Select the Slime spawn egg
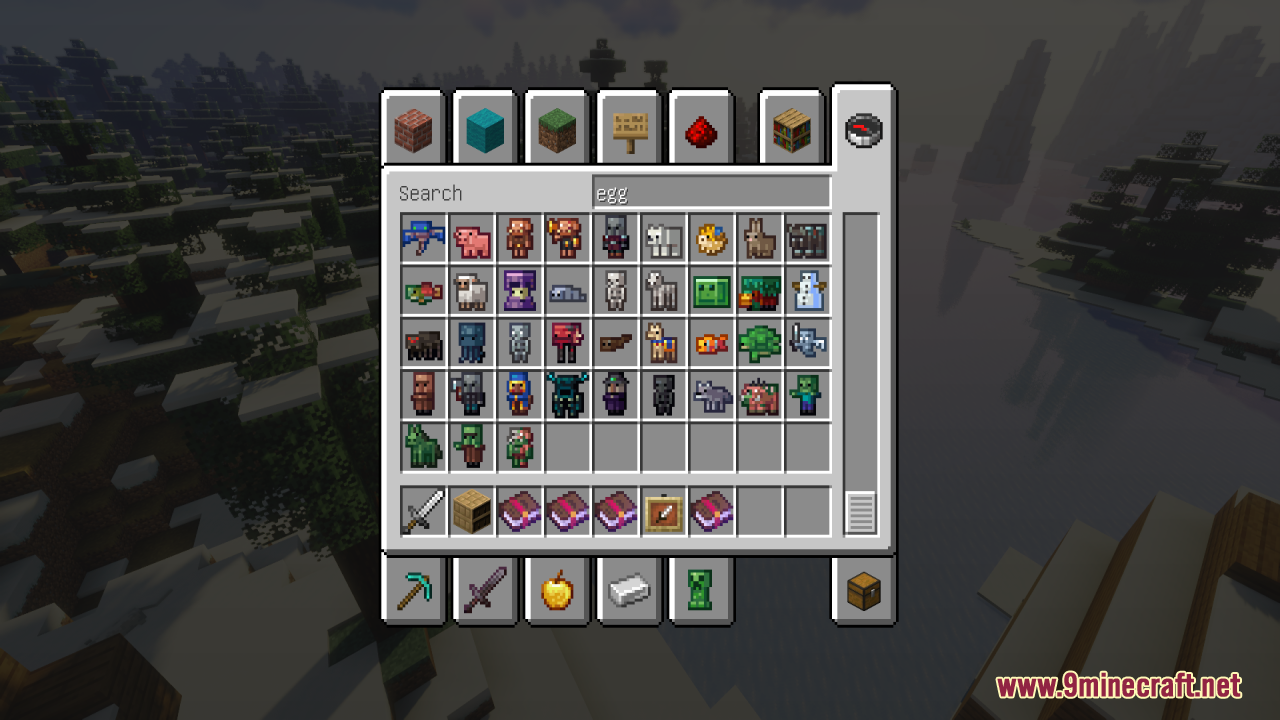The width and height of the screenshot is (1280, 720). click(711, 291)
